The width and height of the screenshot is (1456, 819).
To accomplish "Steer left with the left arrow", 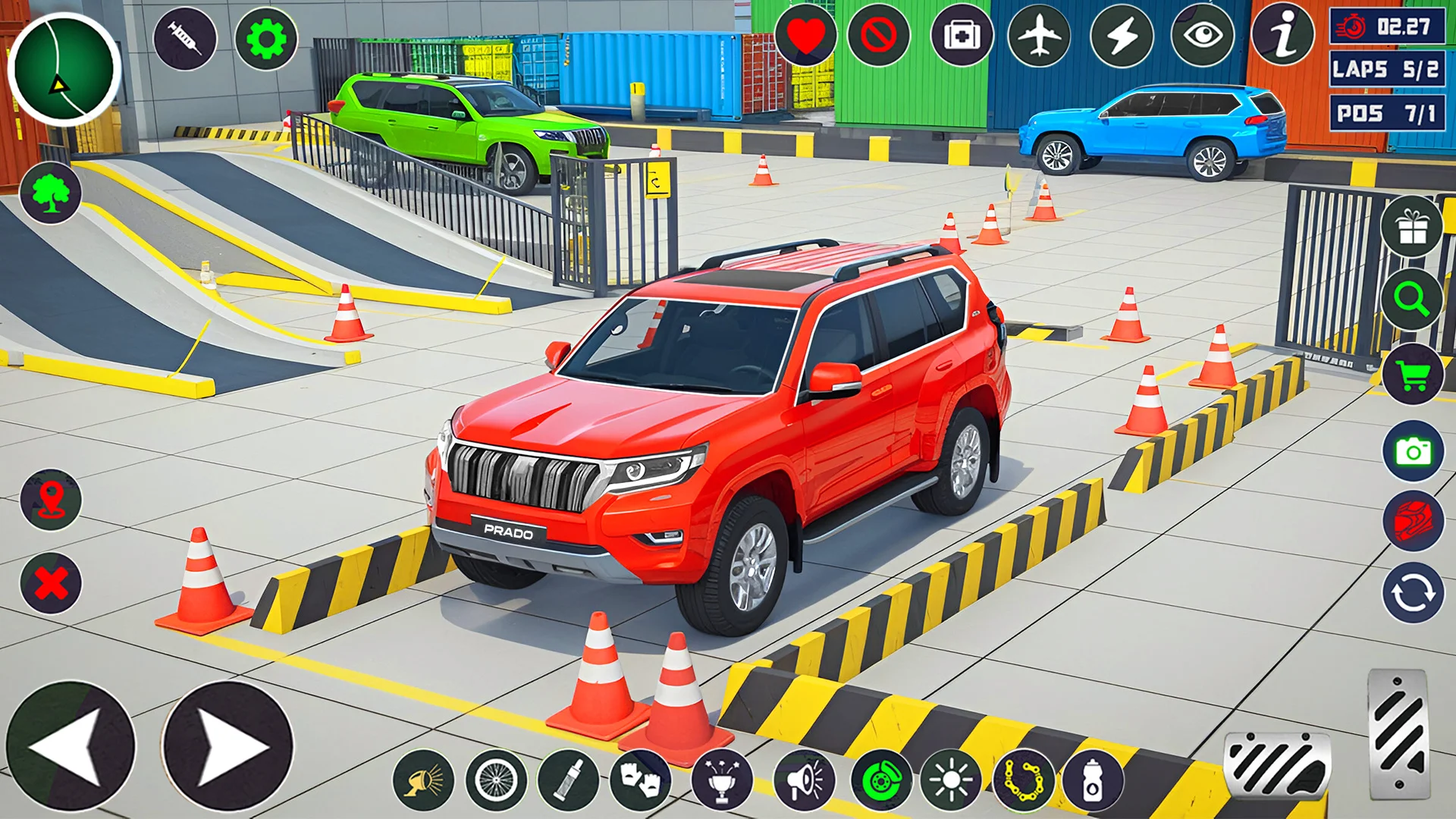I will click(71, 746).
